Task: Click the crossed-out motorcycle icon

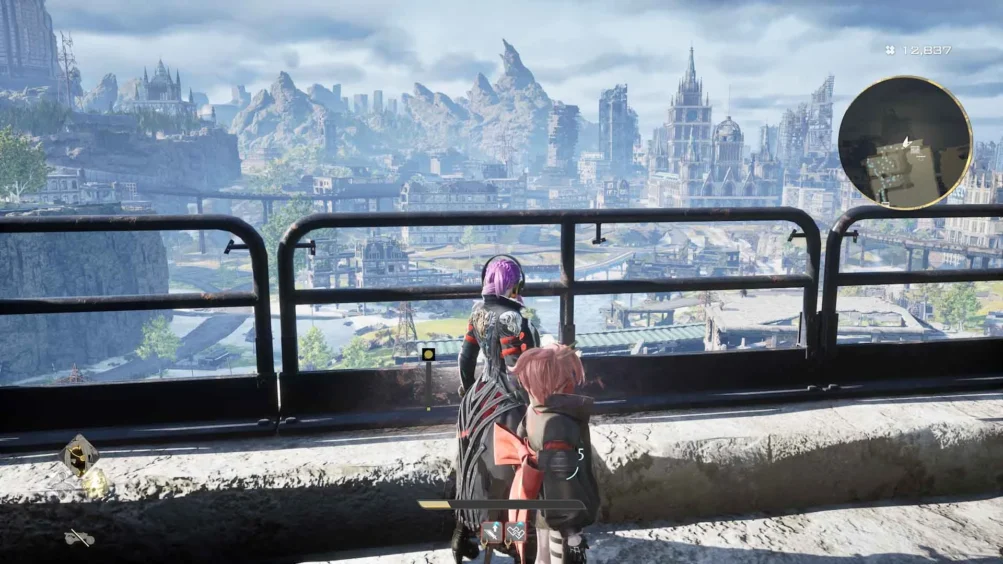Action: 79,538
